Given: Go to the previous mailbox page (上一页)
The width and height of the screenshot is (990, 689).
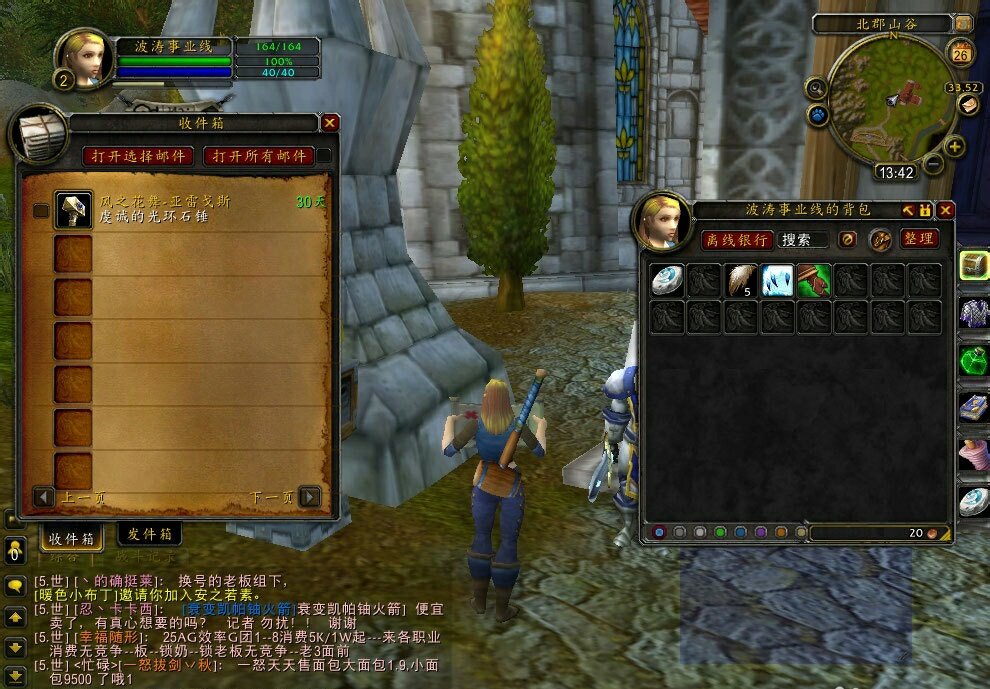Looking at the screenshot, I should [44, 497].
